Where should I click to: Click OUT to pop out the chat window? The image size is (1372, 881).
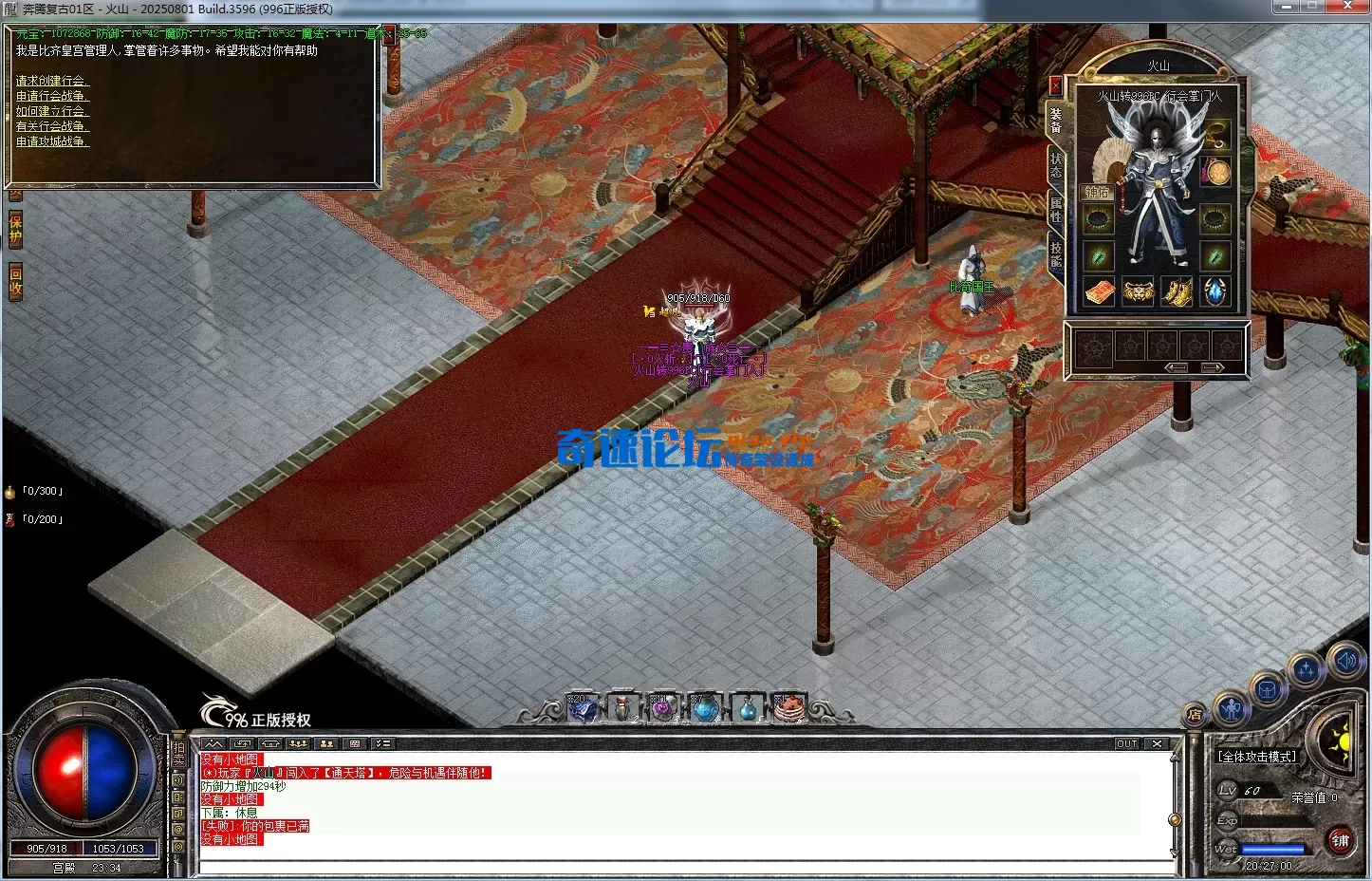[1125, 743]
